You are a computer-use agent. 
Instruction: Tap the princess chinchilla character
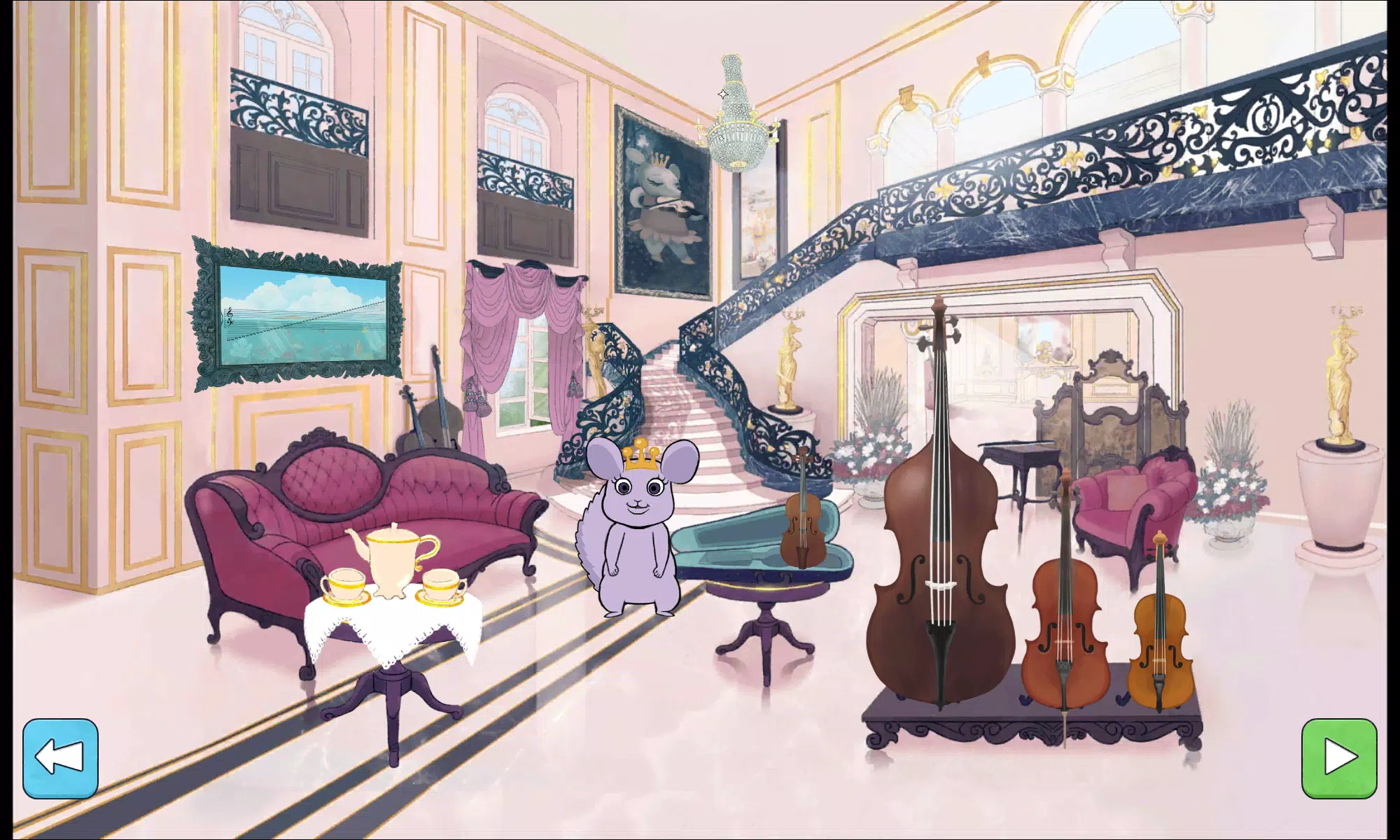click(640, 532)
